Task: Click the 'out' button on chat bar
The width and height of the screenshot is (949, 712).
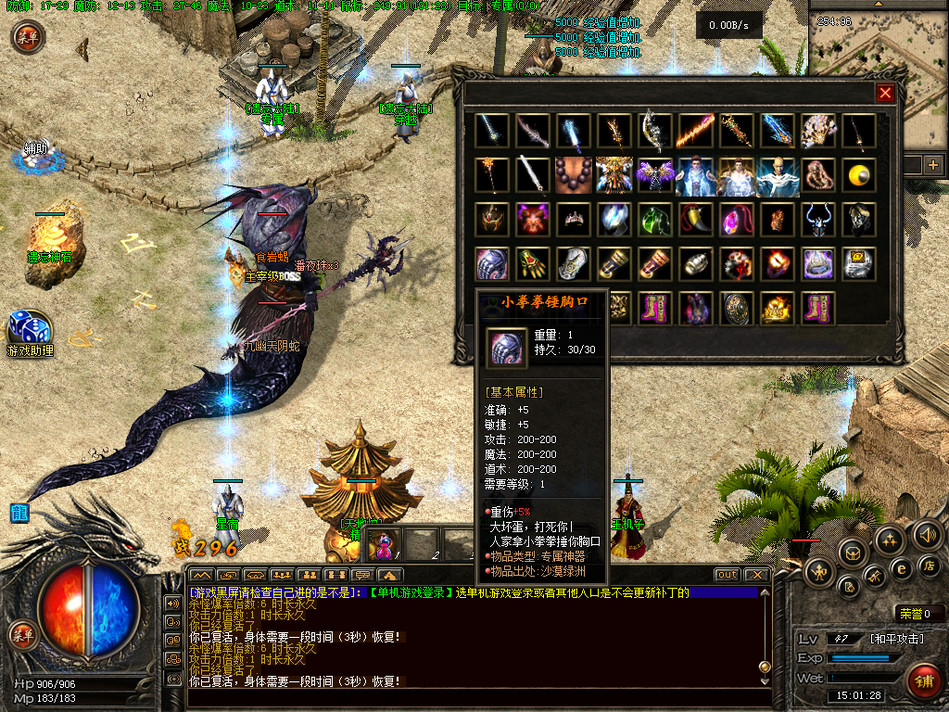Action: tap(727, 575)
